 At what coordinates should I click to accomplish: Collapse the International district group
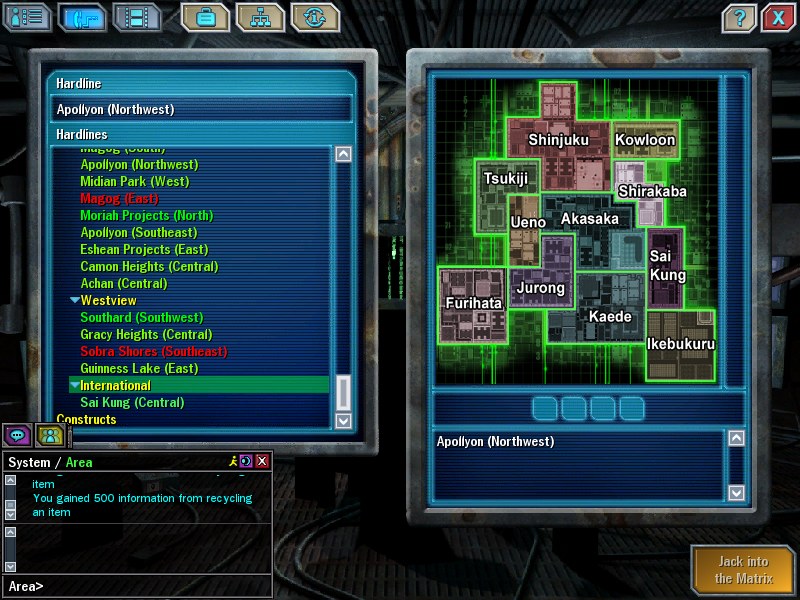[x=75, y=386]
